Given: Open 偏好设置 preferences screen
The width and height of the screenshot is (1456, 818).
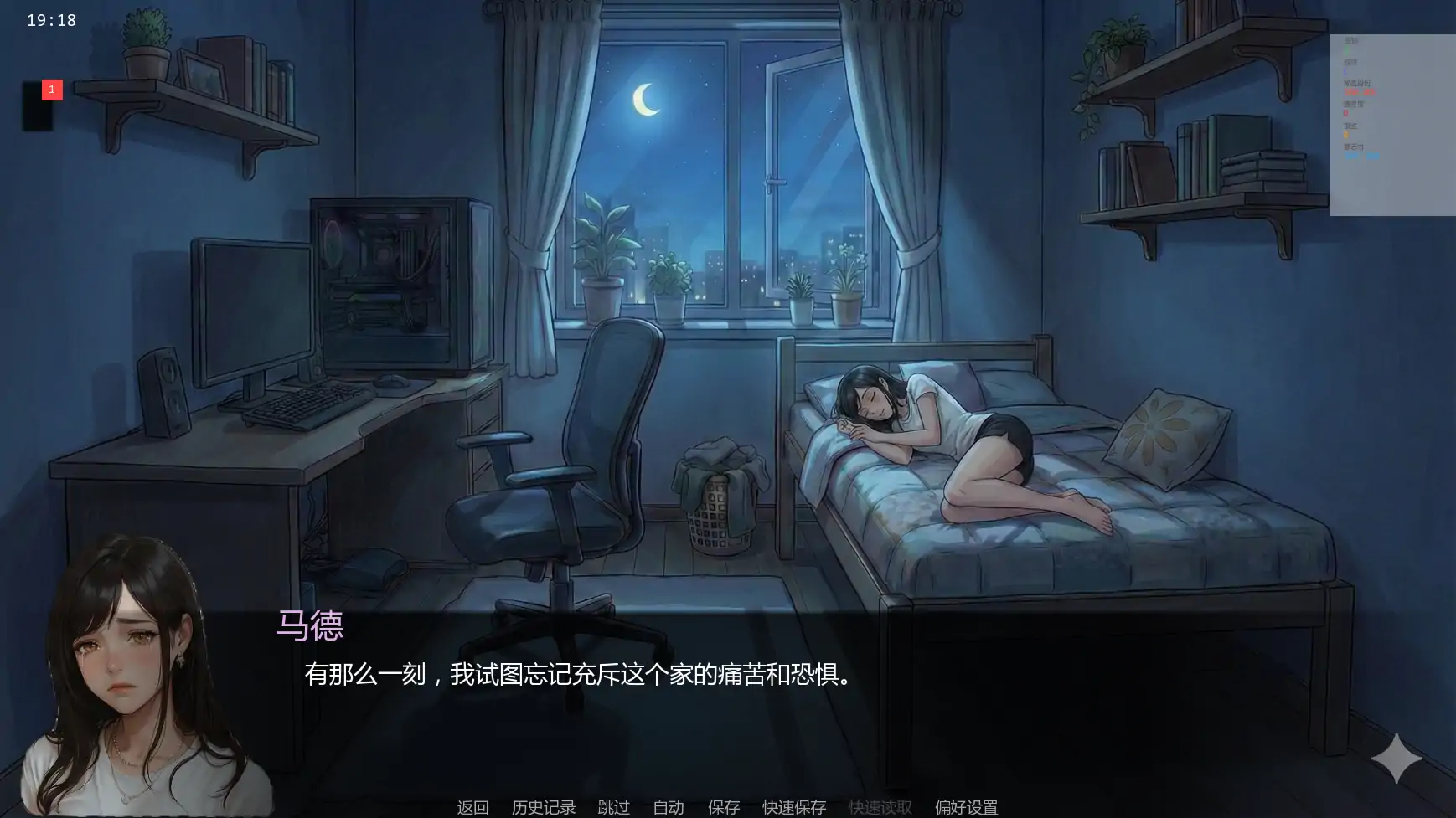Looking at the screenshot, I should coord(967,807).
